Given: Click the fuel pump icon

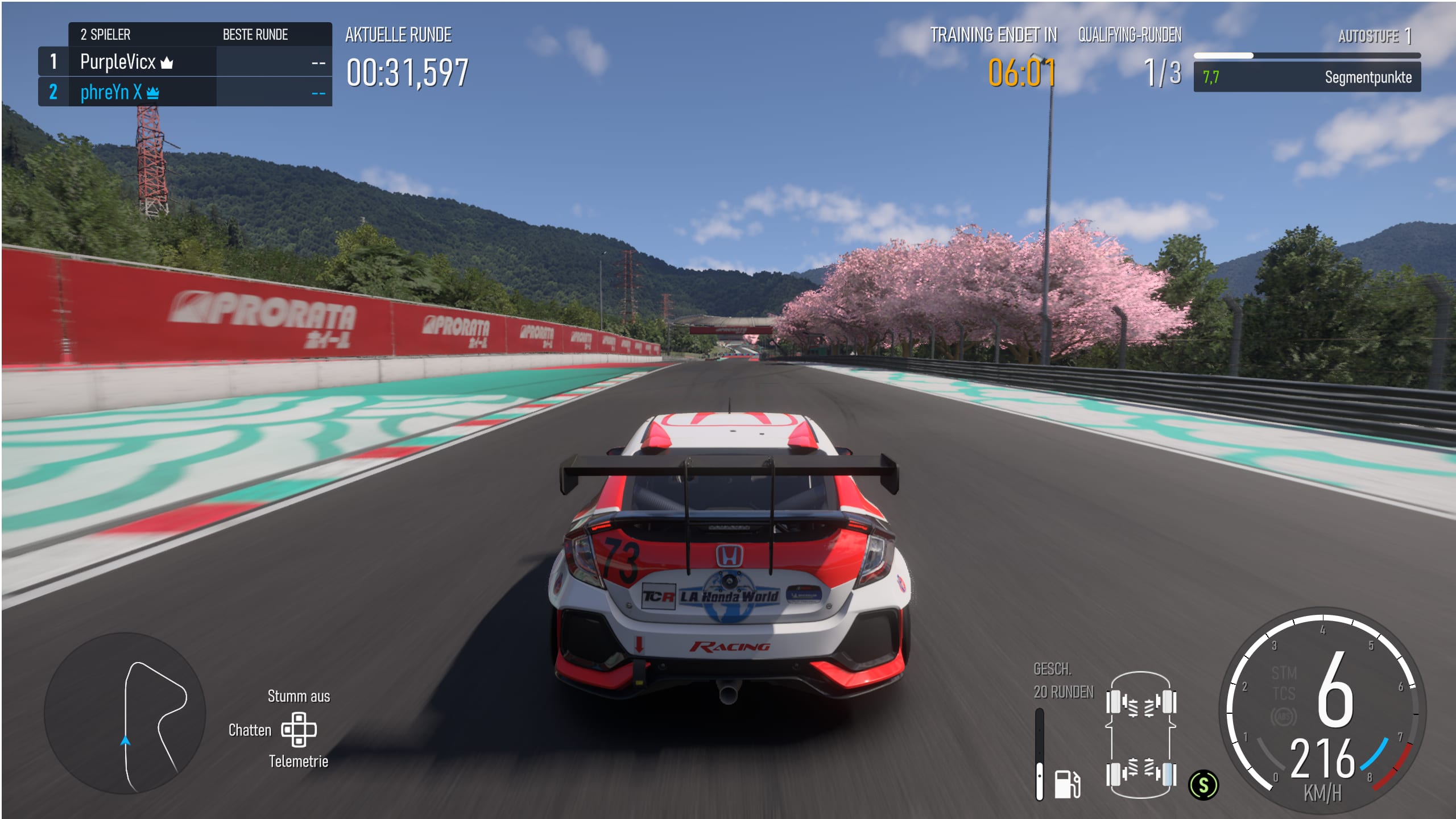Looking at the screenshot, I should (x=1066, y=784).
